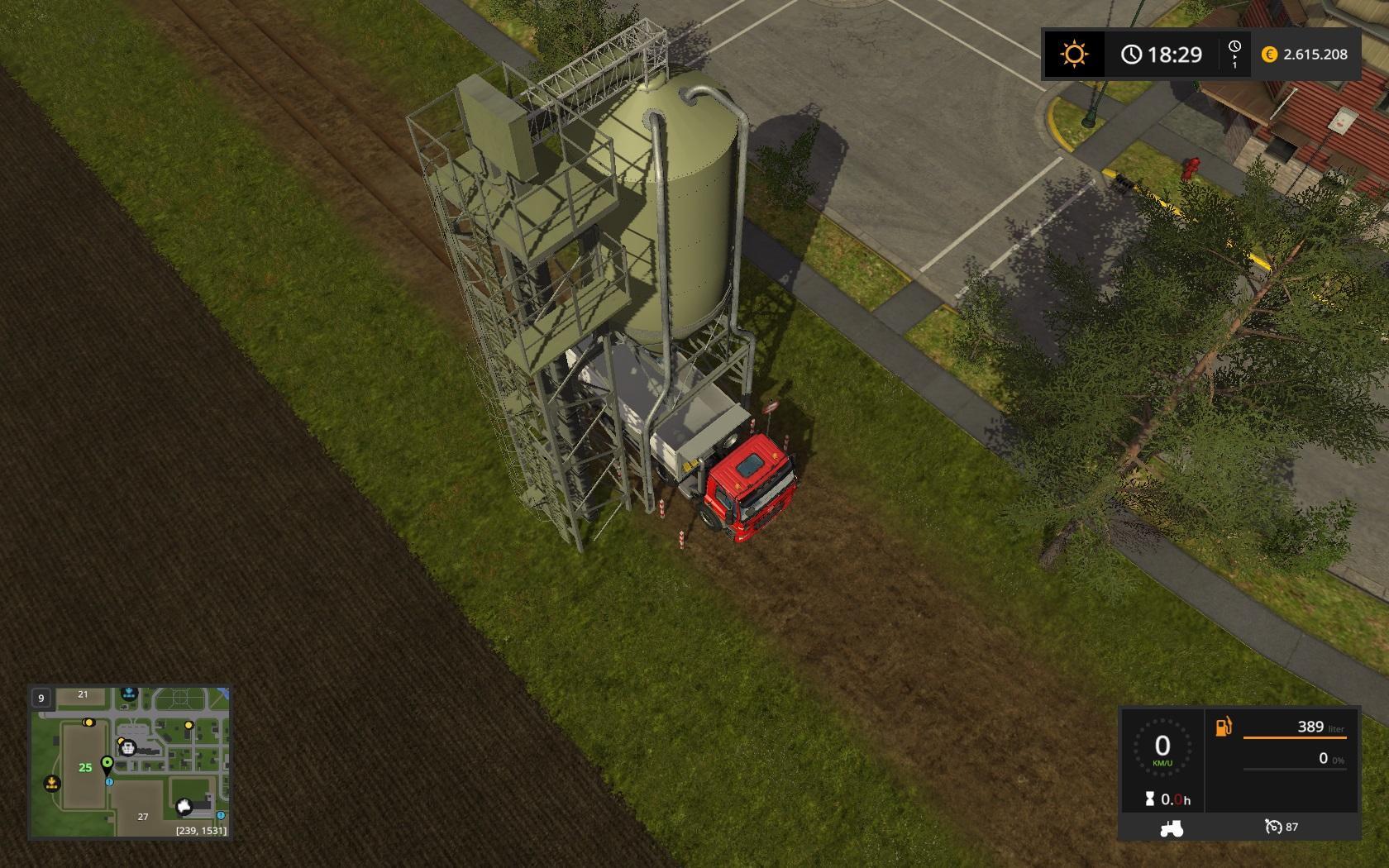The image size is (1389, 868).
Task: Click the cruise control speed icon
Action: pos(1272,827)
